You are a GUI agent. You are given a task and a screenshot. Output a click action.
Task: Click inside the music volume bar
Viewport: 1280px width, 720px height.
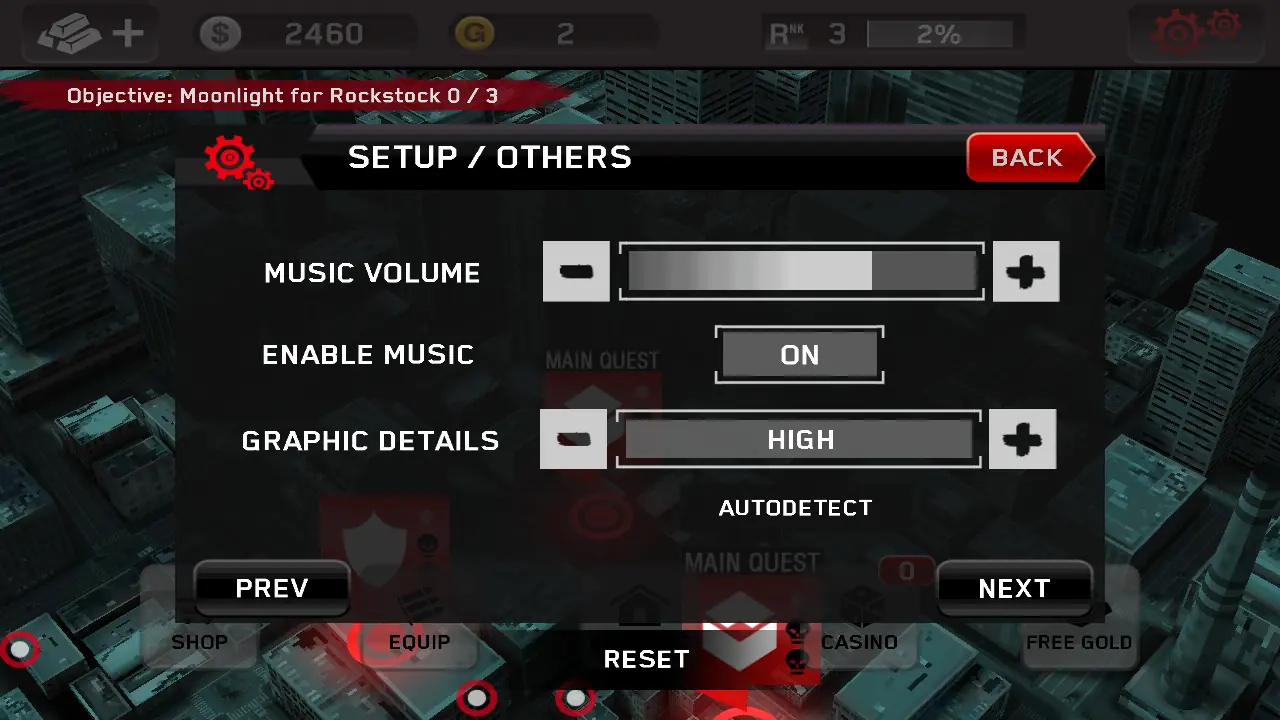tap(801, 271)
